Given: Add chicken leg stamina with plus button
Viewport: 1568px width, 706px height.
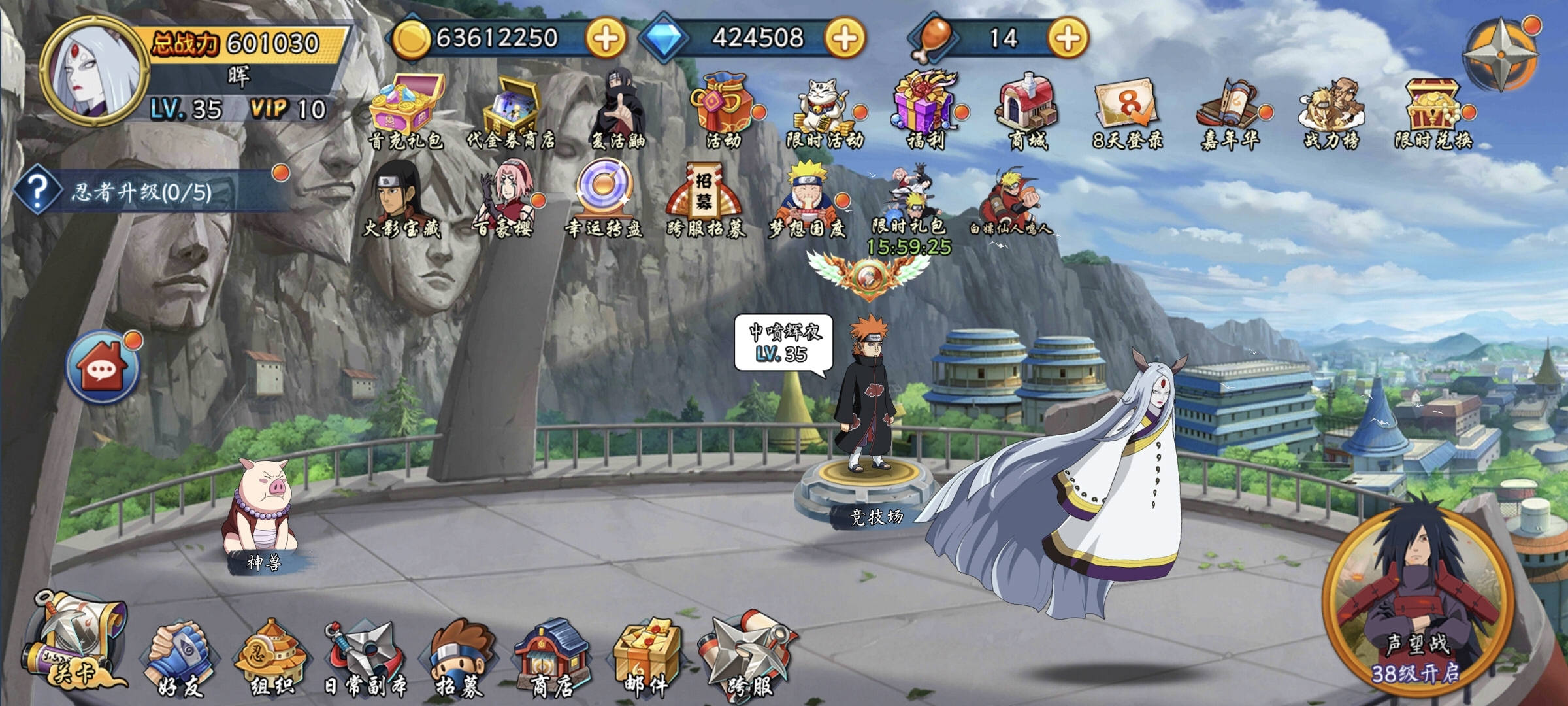Looking at the screenshot, I should pos(1068,38).
